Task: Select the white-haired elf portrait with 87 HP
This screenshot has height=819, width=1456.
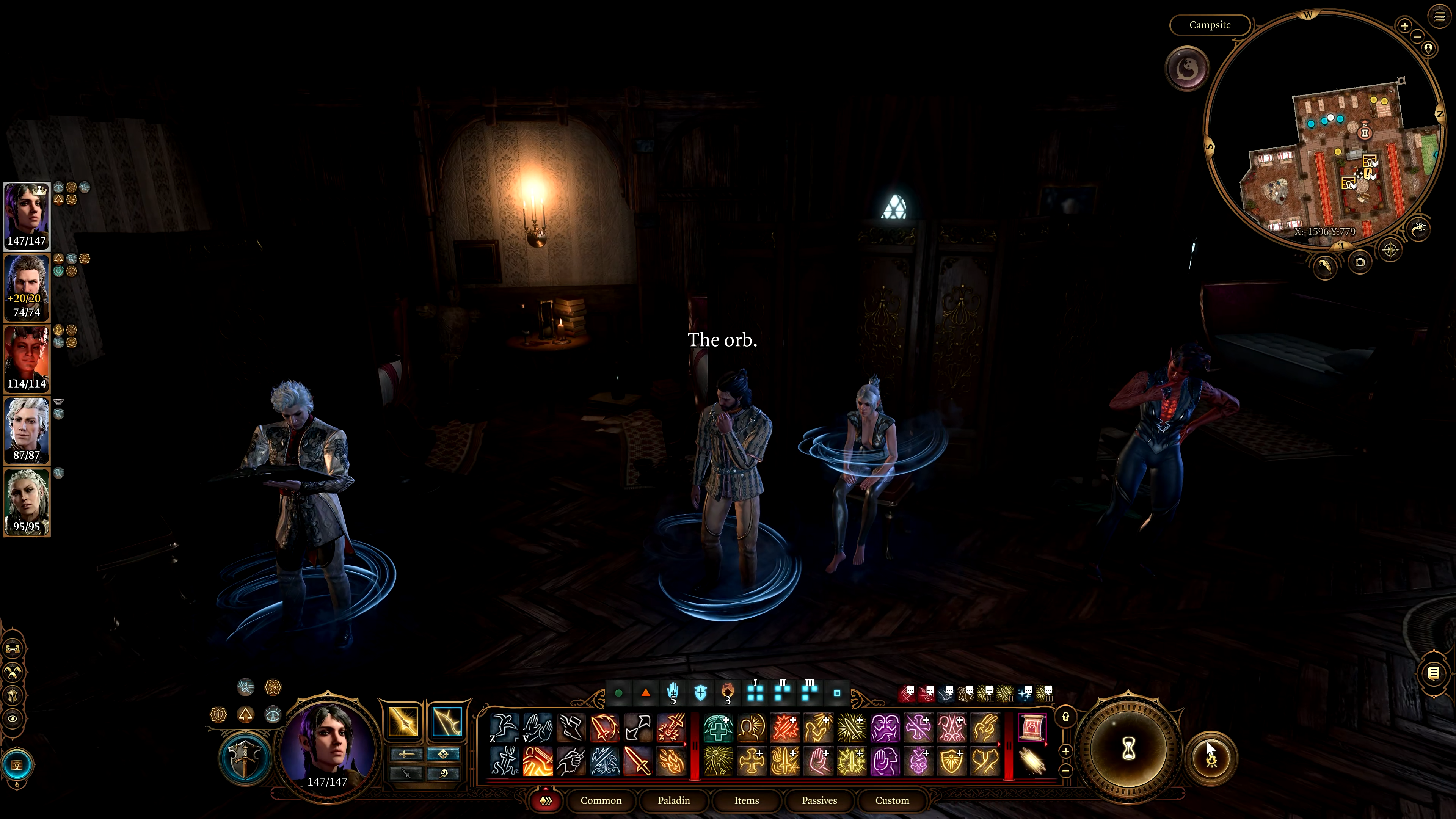Action: 27,430
